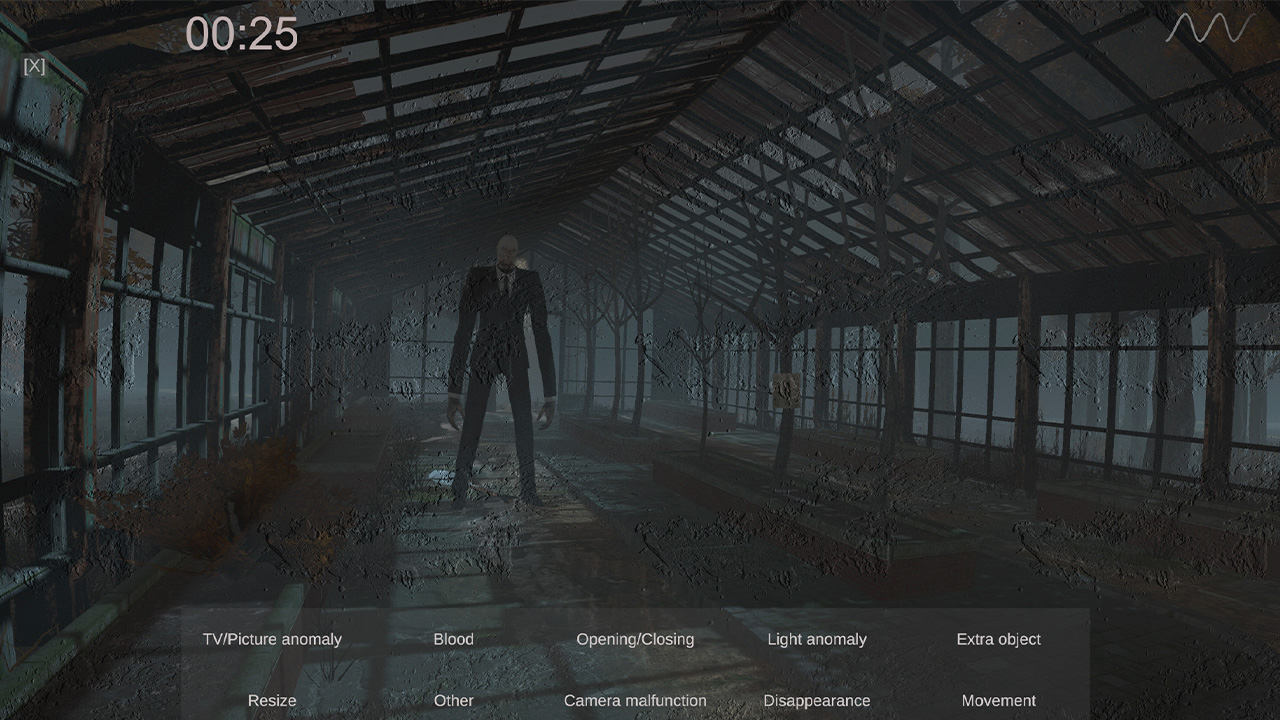Choose Camera malfunction from the anomaly list
This screenshot has height=720, width=1280.
[x=635, y=701]
